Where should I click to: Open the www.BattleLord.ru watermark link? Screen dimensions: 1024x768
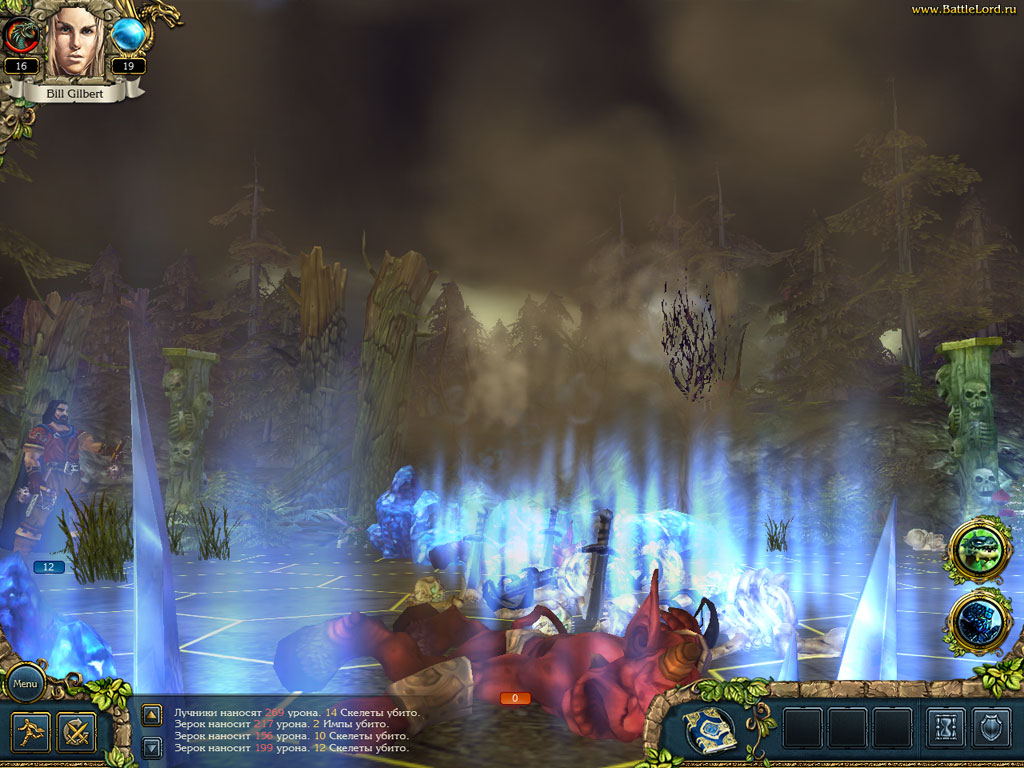(x=965, y=9)
